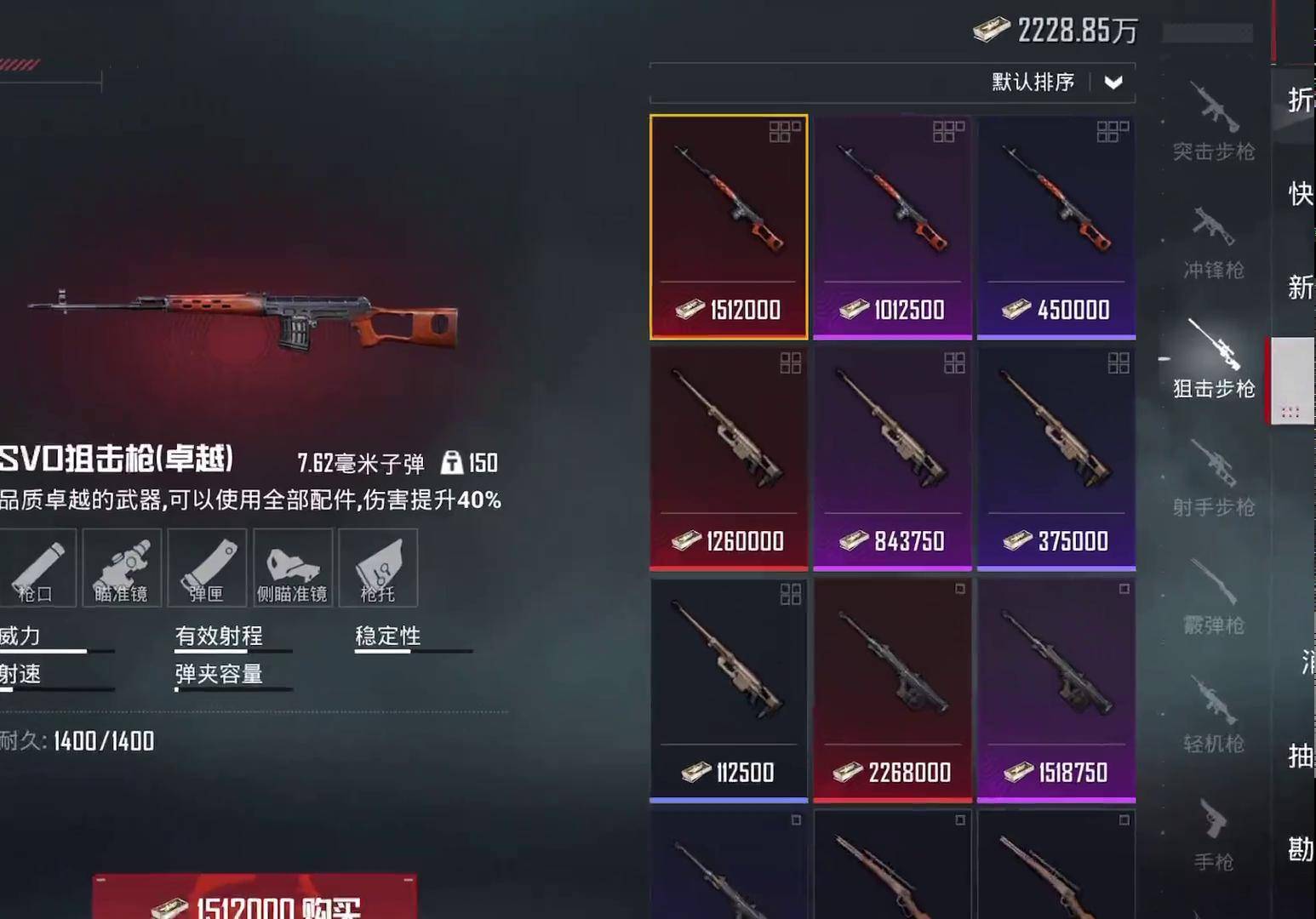The width and height of the screenshot is (1316, 919).
Task: Select the sniper rifle priced 1260000
Action: (729, 458)
